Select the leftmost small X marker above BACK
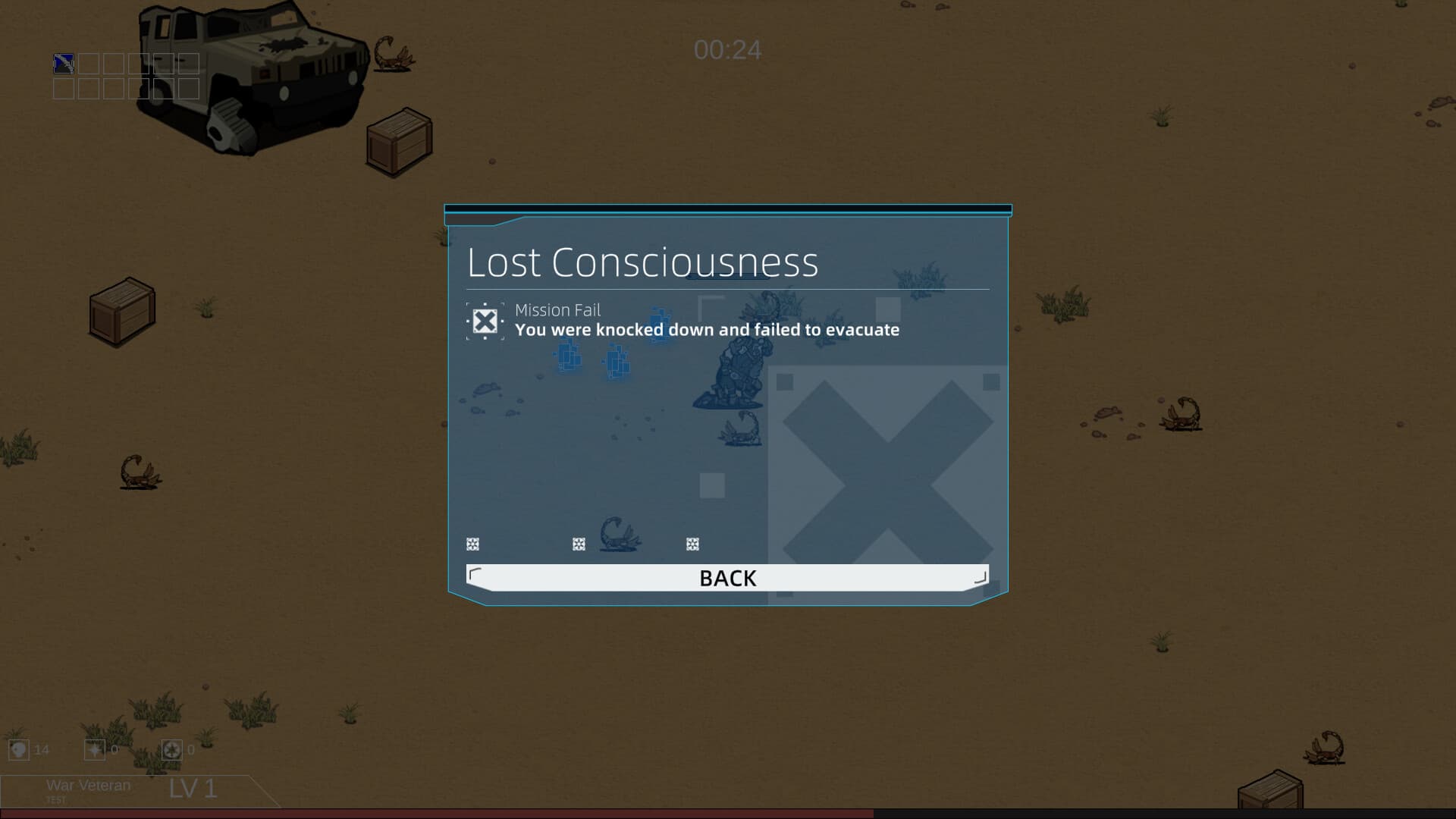 click(x=472, y=544)
